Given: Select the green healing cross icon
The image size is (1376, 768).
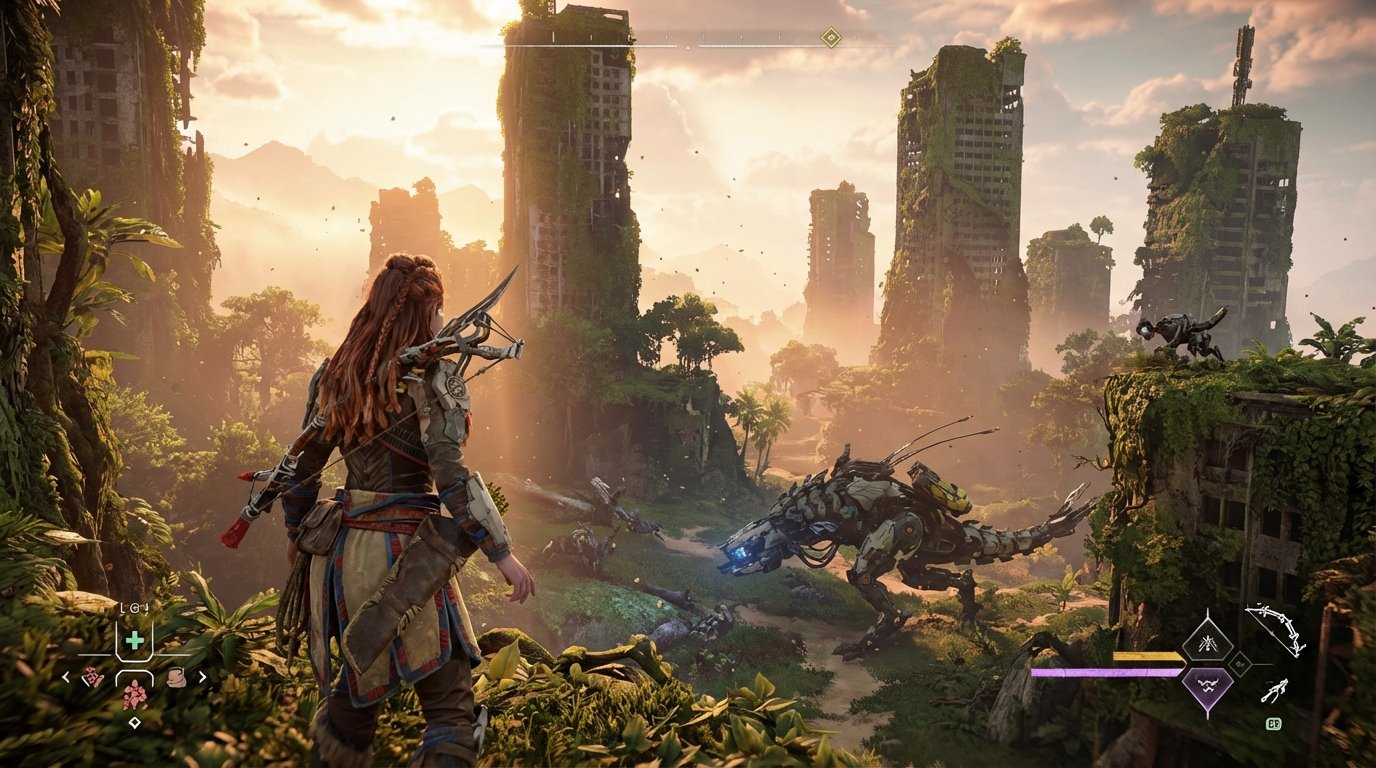Looking at the screenshot, I should coord(135,640).
